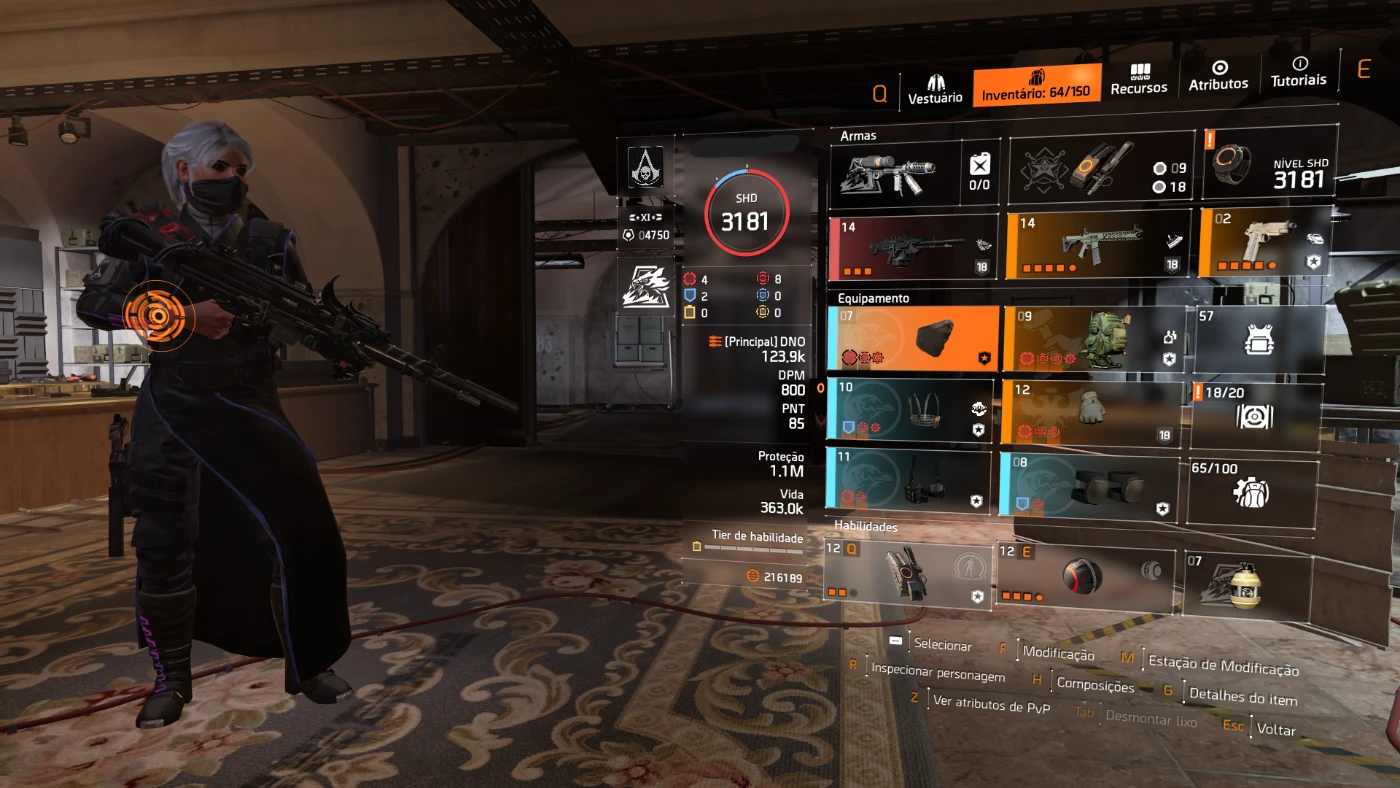Open the Tutoriais tab
The height and width of the screenshot is (788, 1400).
(1298, 72)
